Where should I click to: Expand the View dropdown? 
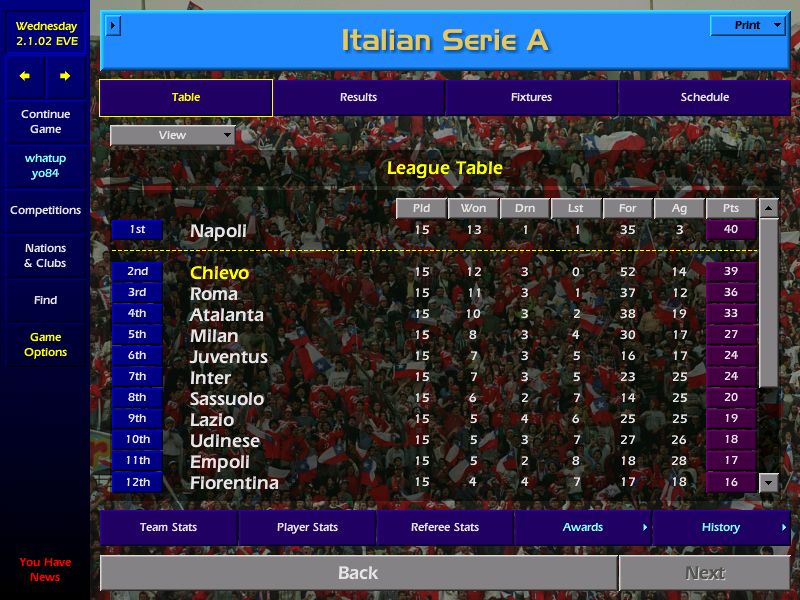(x=172, y=136)
